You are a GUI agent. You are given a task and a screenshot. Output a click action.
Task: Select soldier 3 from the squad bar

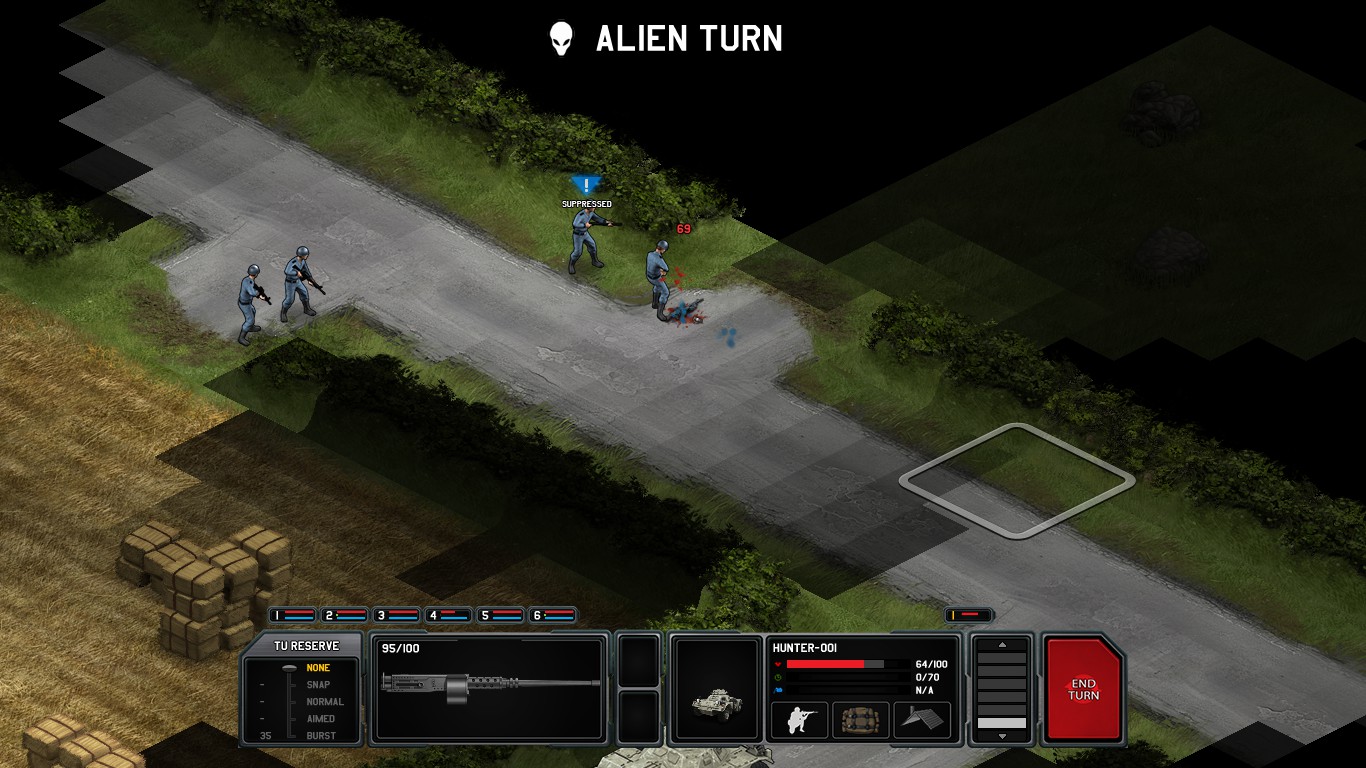coord(396,615)
